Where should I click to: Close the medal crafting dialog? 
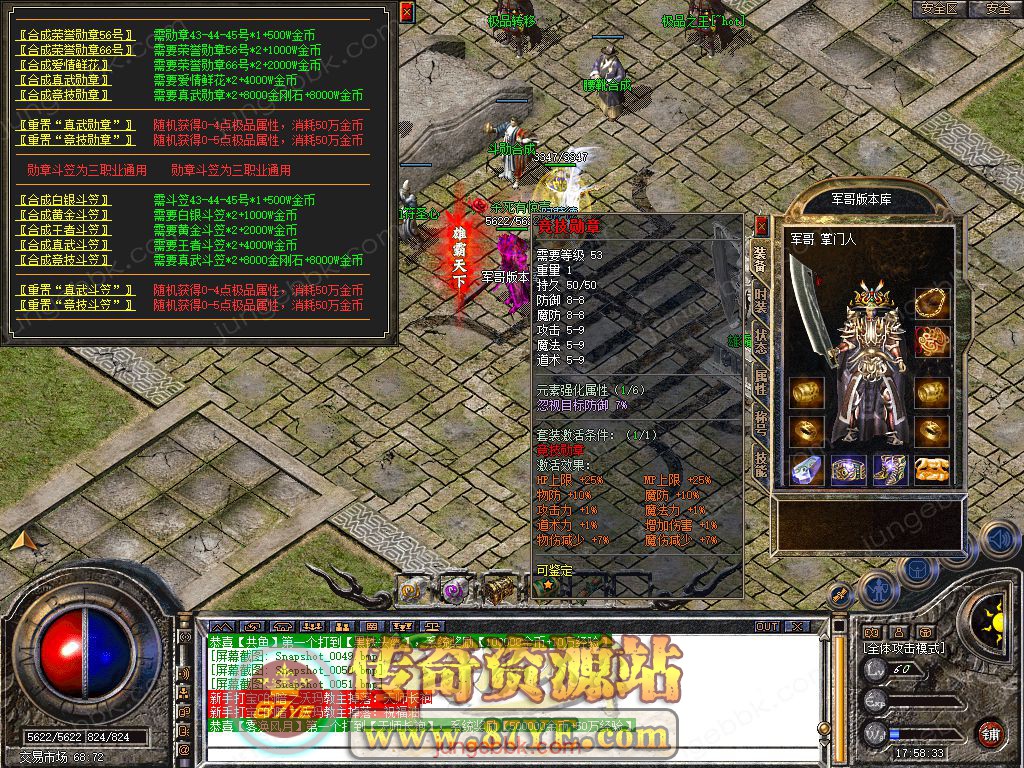(406, 13)
